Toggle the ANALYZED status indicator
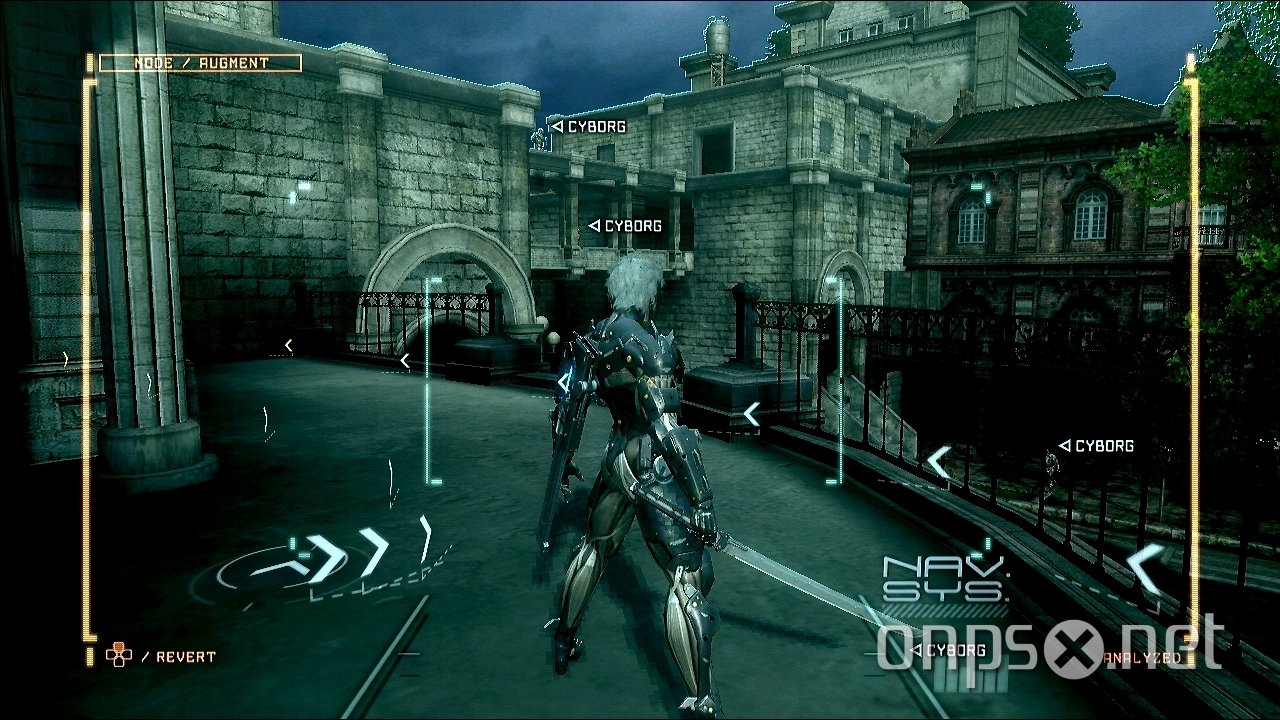This screenshot has height=720, width=1280. click(1142, 658)
